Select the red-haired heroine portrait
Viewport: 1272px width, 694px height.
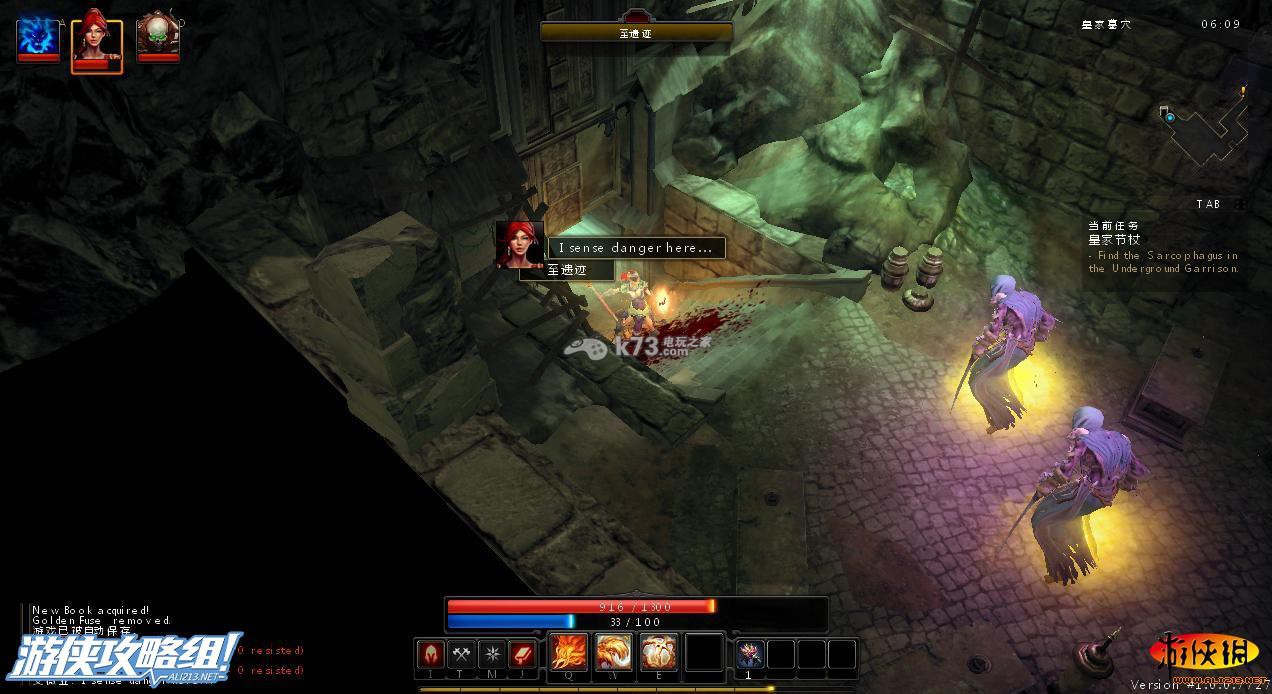point(97,41)
